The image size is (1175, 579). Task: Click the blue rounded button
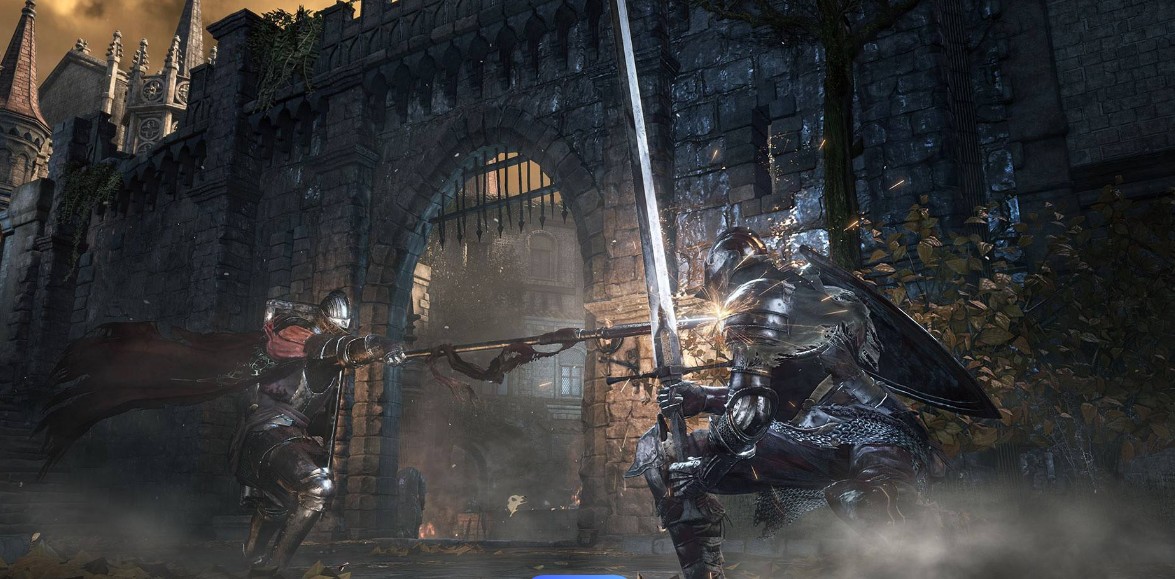(578, 575)
